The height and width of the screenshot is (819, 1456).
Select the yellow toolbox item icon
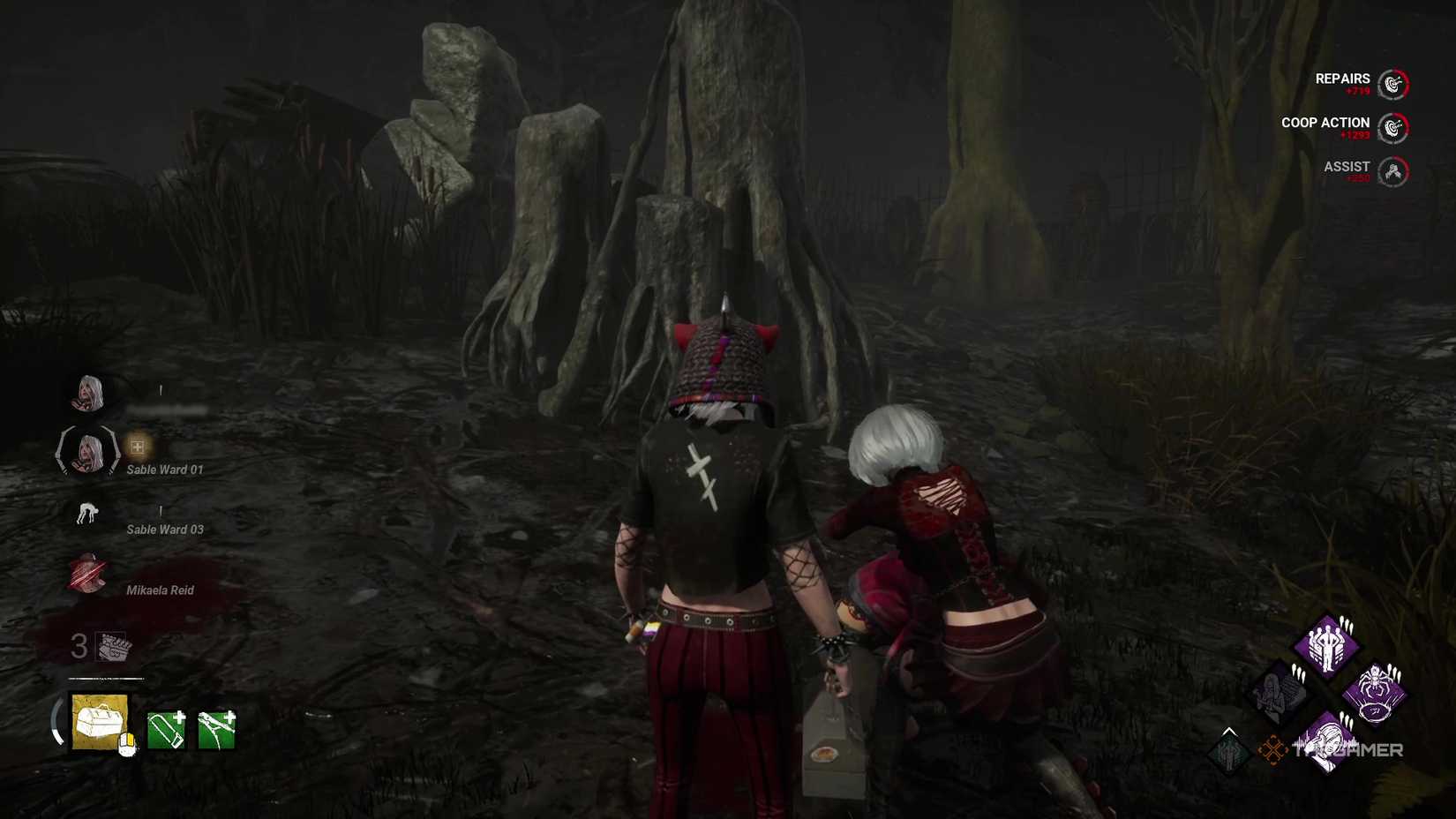click(x=101, y=721)
